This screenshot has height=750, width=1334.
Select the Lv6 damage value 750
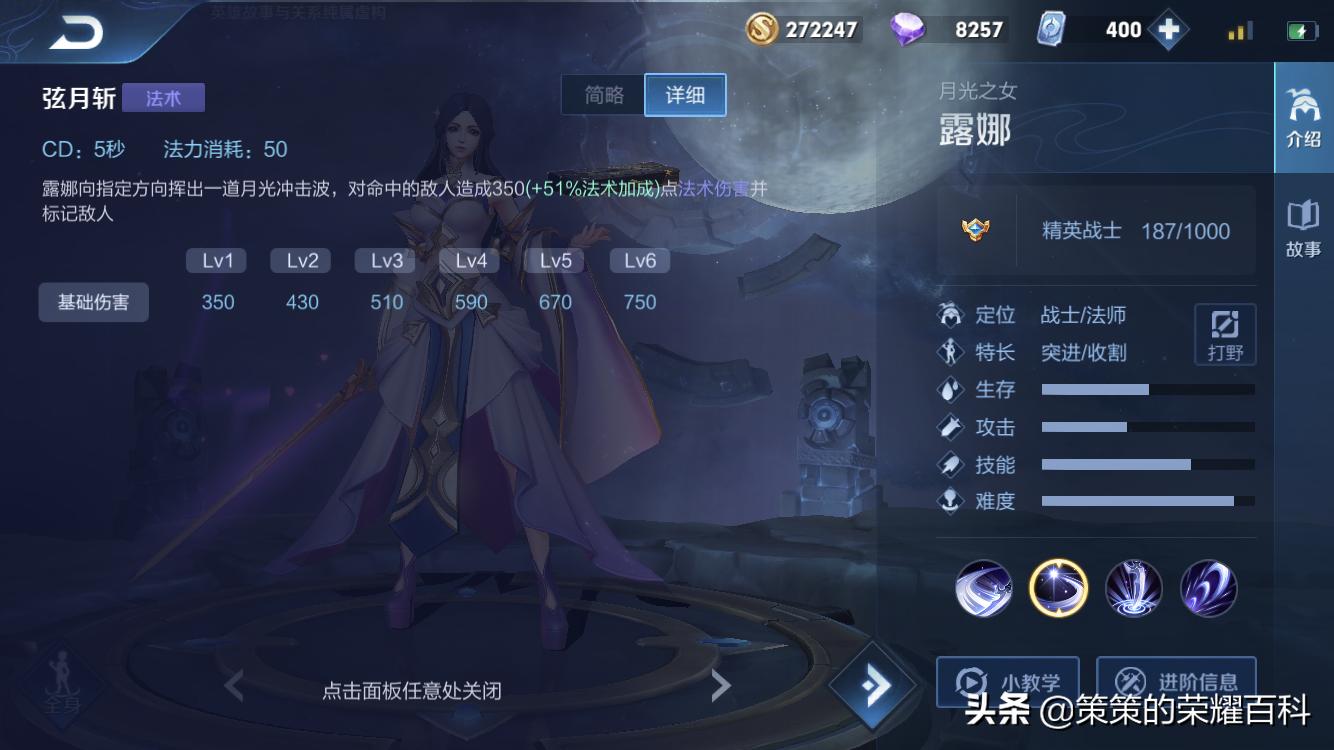point(639,301)
